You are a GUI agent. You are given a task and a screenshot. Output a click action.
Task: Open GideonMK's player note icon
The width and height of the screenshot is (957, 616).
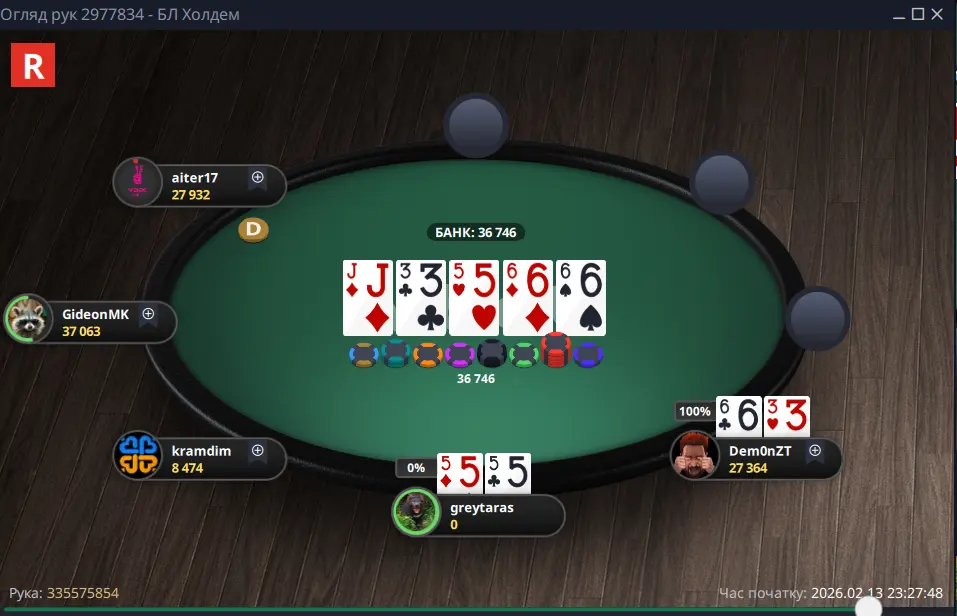point(148,314)
